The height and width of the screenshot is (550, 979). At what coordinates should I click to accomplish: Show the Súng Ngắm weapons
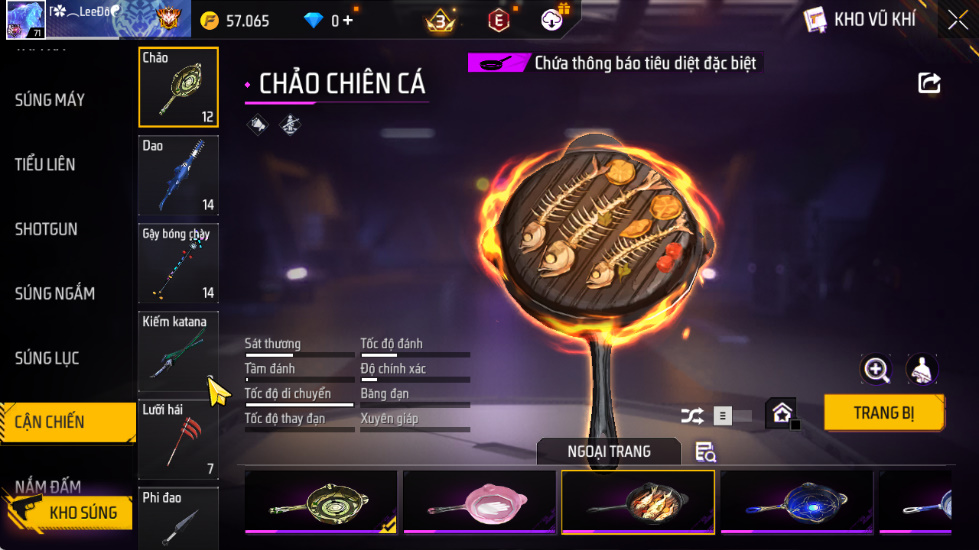tap(55, 293)
